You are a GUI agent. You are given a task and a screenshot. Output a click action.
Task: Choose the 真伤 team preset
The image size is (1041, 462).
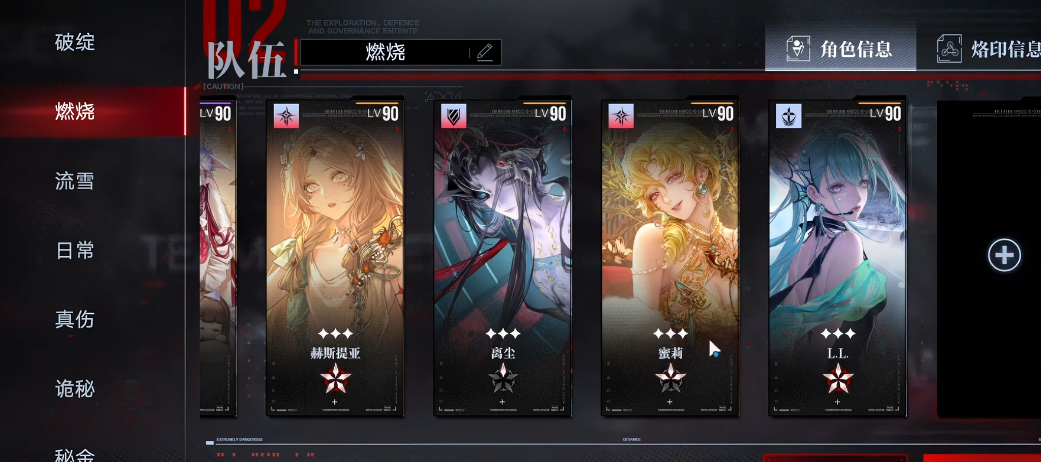pyautogui.click(x=75, y=319)
